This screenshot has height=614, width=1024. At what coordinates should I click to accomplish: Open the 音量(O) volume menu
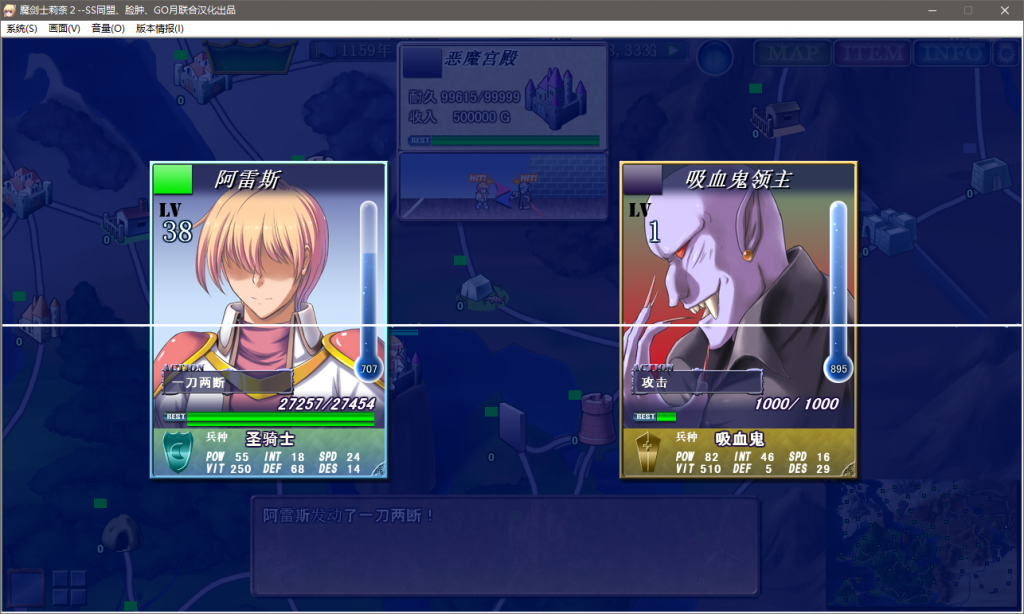pos(108,29)
